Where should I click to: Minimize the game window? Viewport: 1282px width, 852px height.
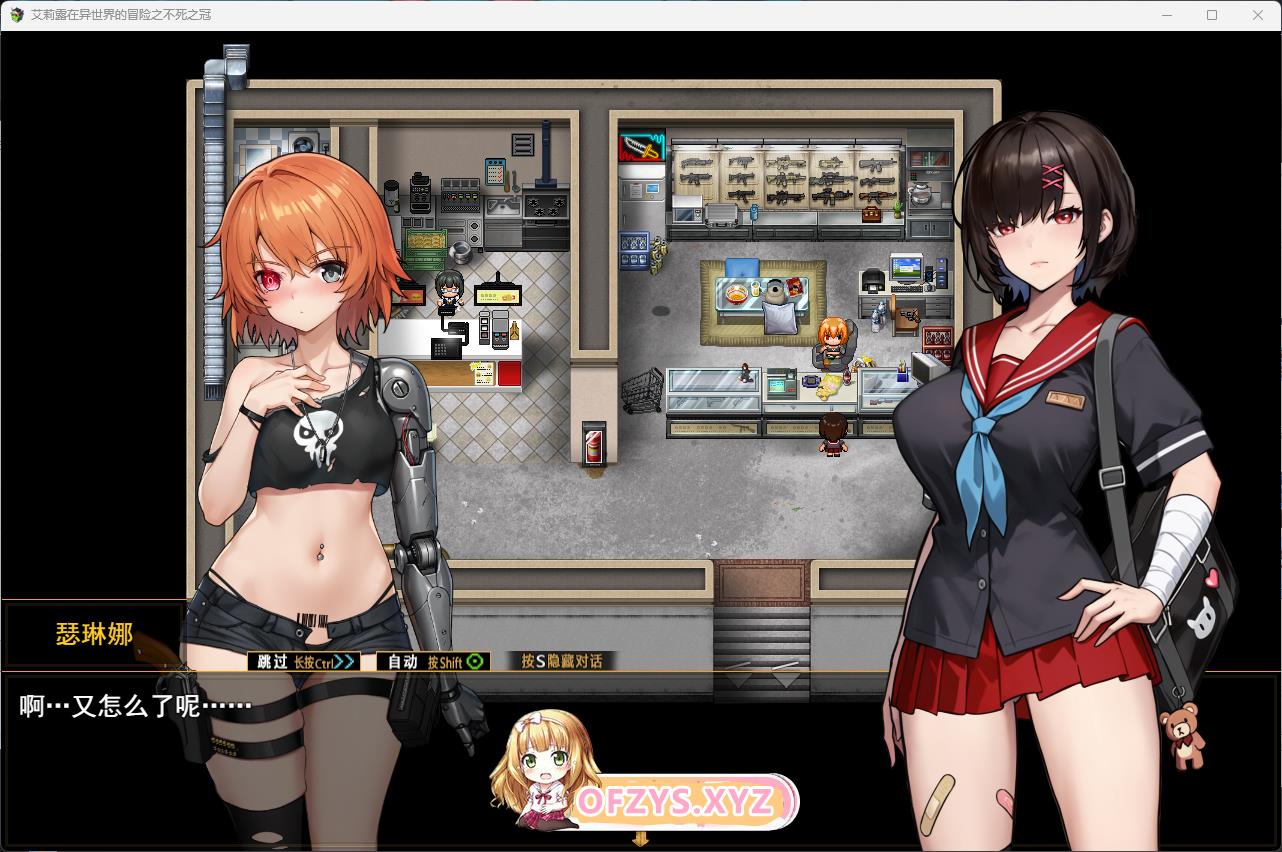click(1166, 15)
